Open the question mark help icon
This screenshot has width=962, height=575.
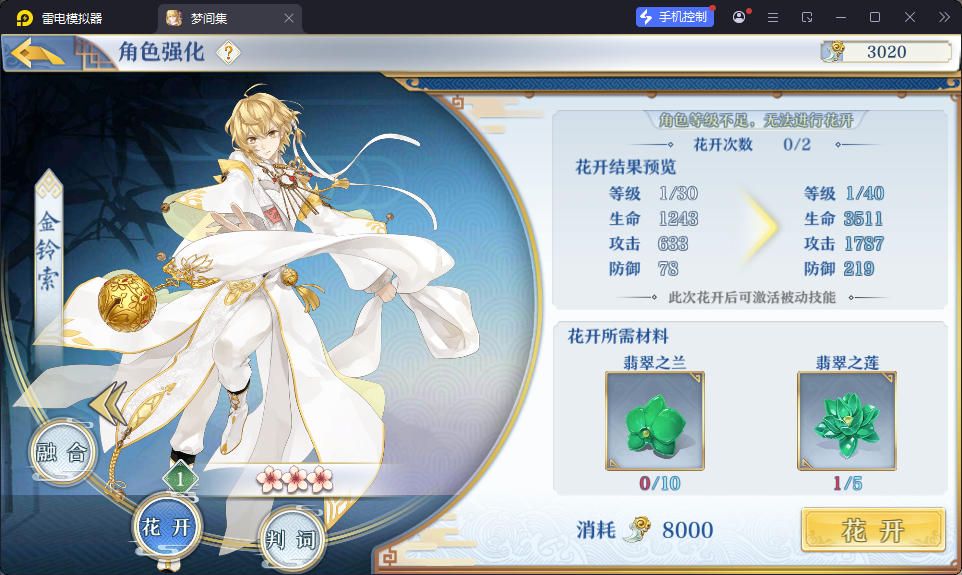229,53
